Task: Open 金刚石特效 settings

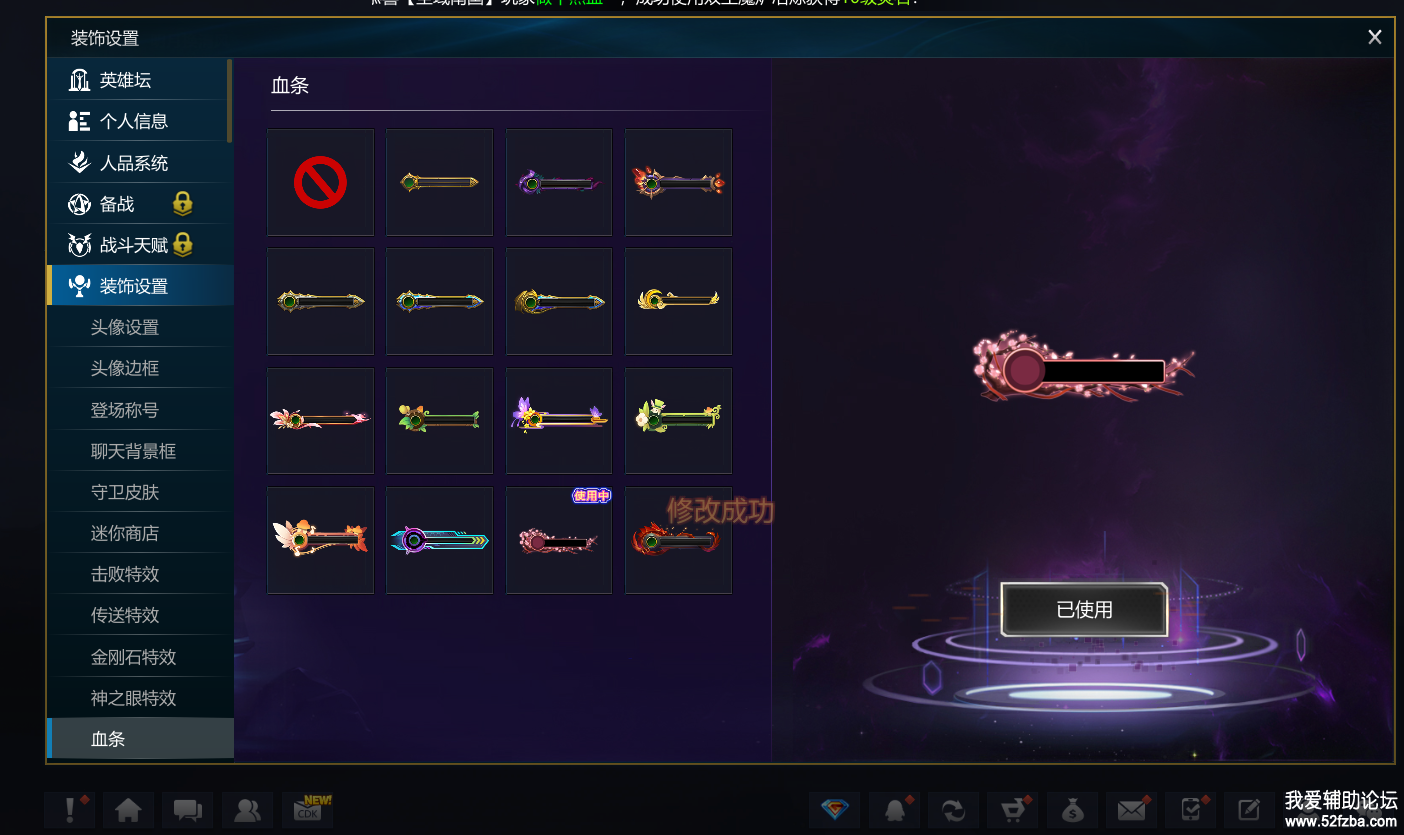Action: 133,657
